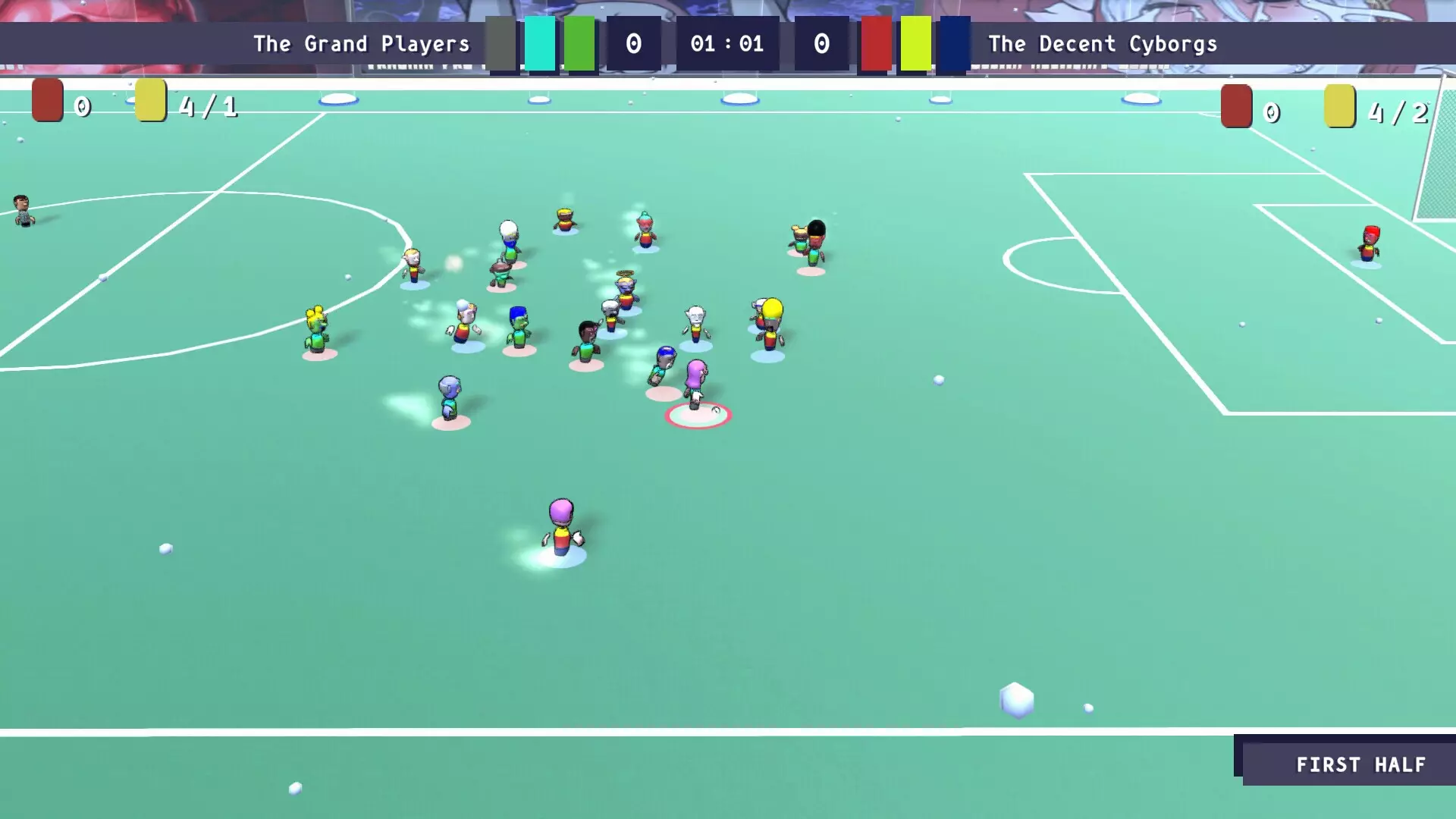
Task: Click the FIRST HALF banner
Action: 1361,764
